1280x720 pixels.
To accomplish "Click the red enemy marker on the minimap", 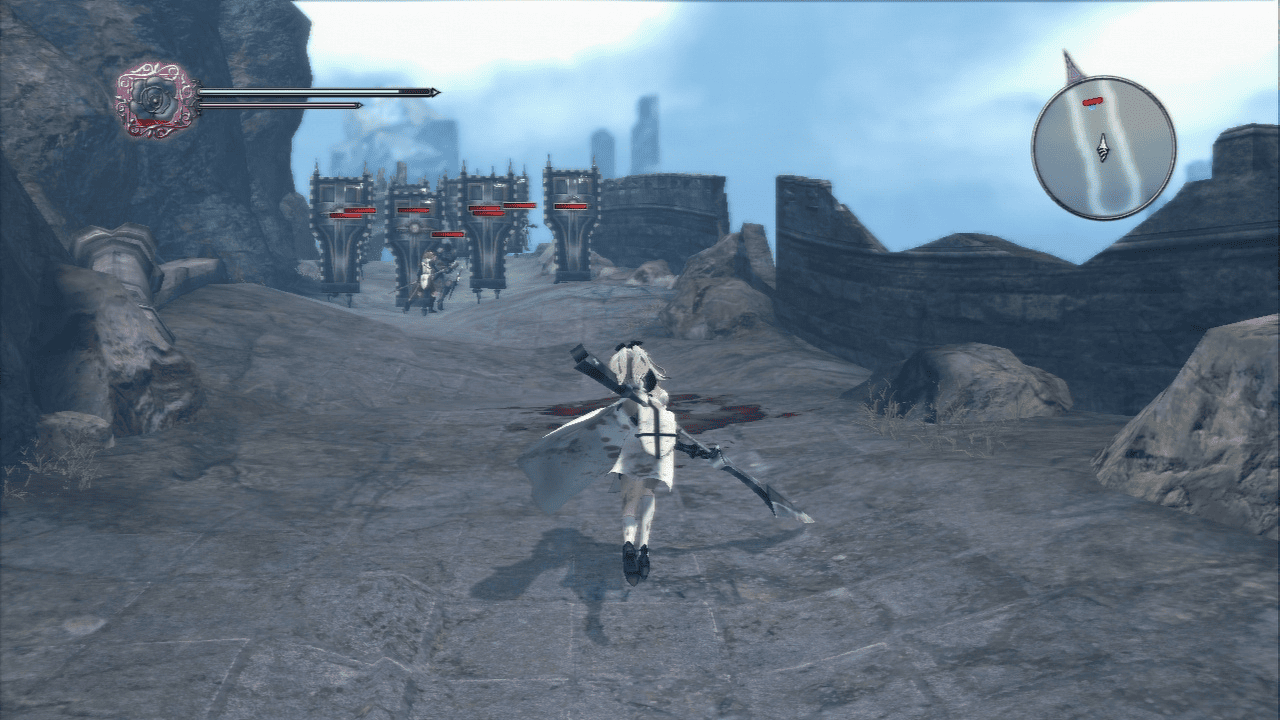I will 1093,101.
